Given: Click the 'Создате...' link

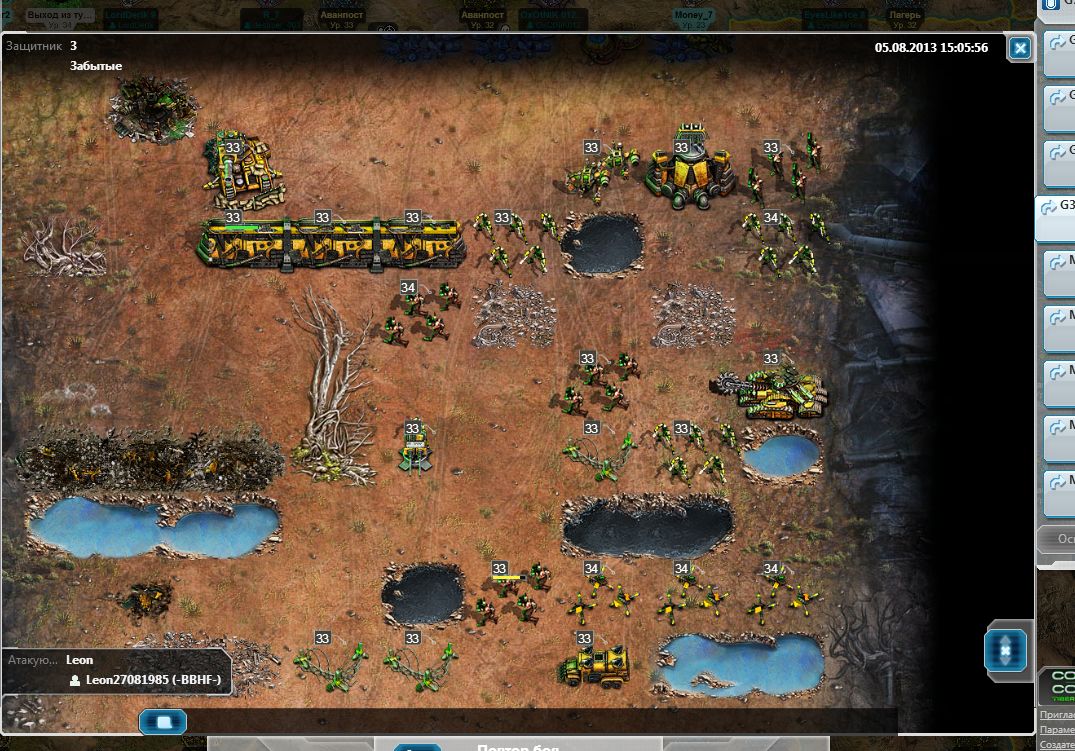Looking at the screenshot, I should coord(1057,745).
